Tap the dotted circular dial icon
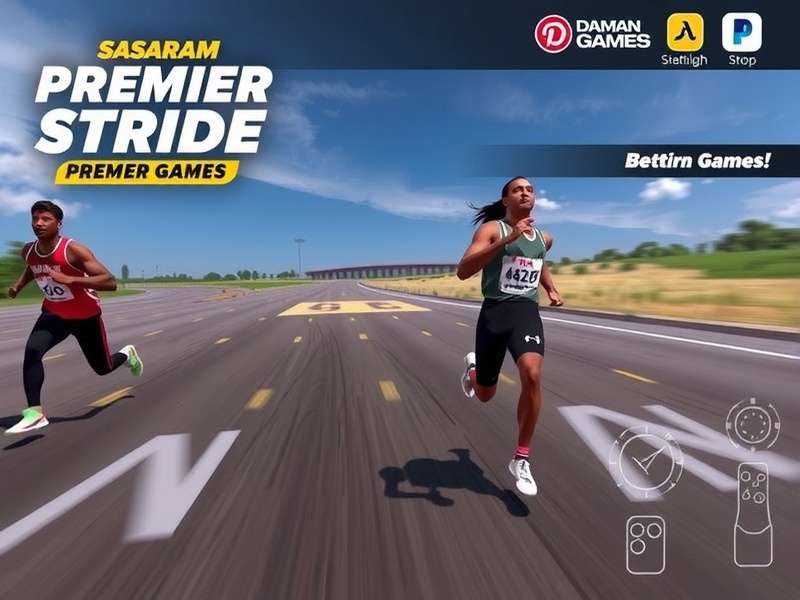The width and height of the screenshot is (800, 600). pos(752,424)
